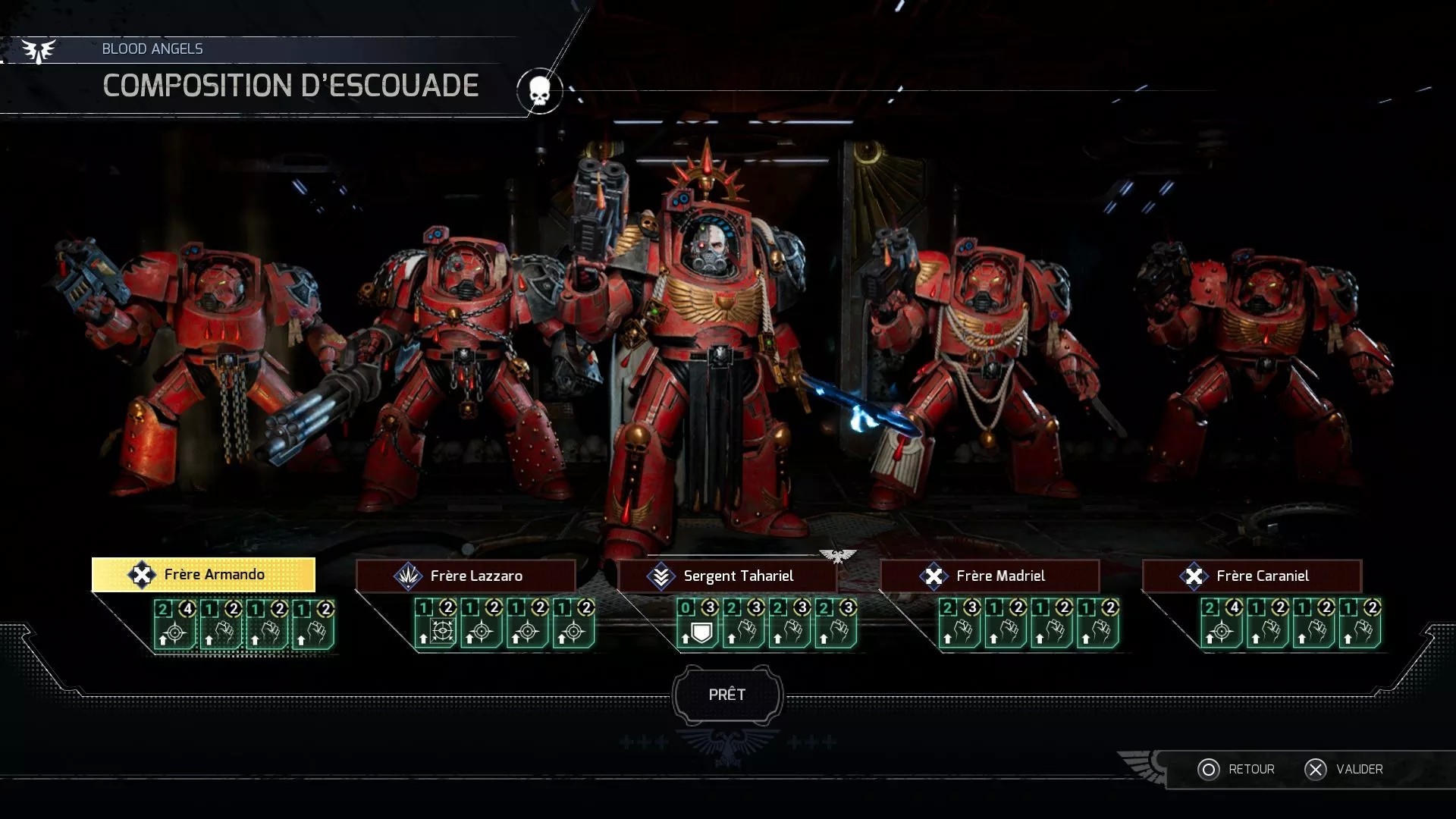
Task: Select Sergent Tahariel's shield defense card
Action: pos(698,624)
